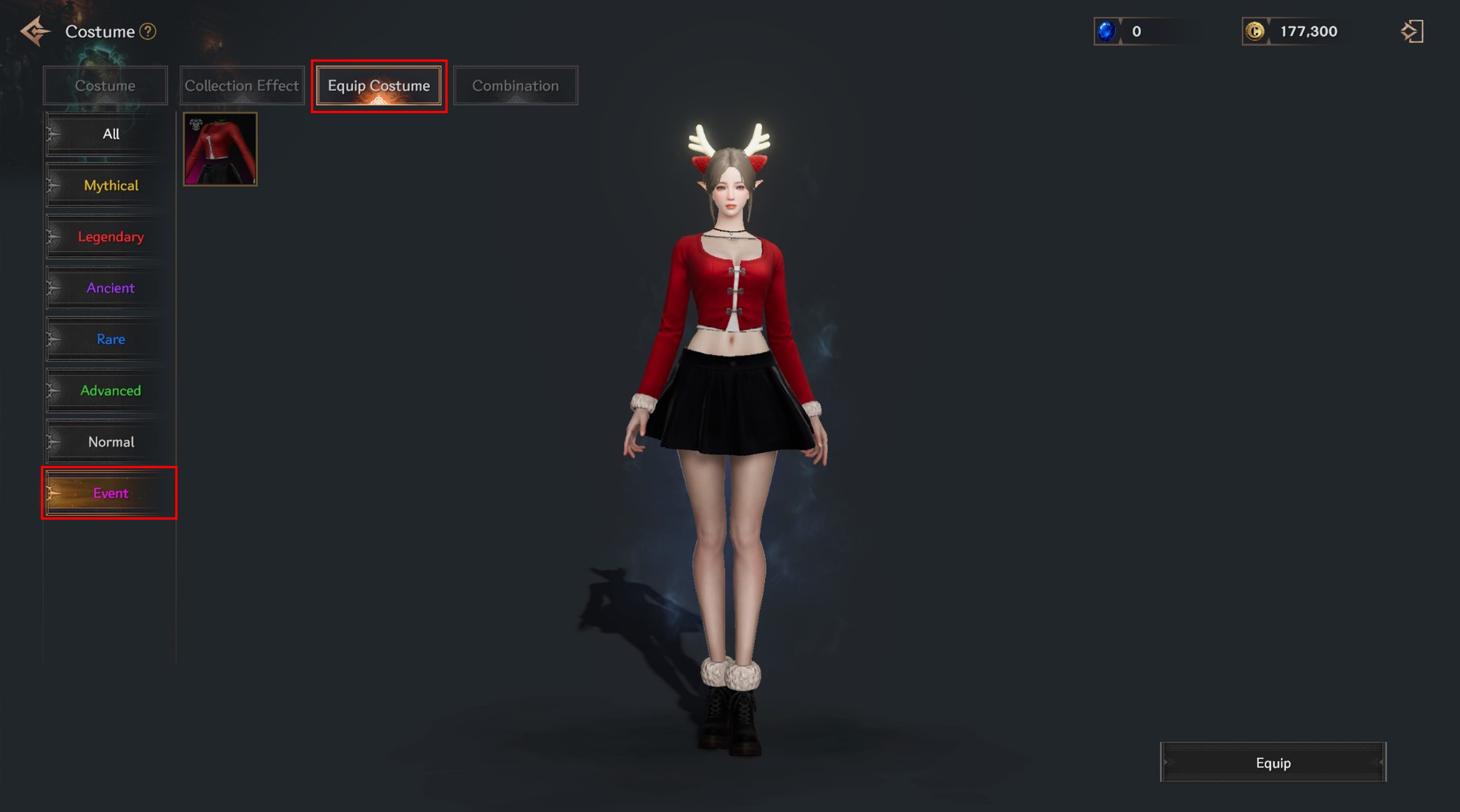This screenshot has height=812, width=1460.
Task: Choose the Ancient grade filter
Action: 110,288
